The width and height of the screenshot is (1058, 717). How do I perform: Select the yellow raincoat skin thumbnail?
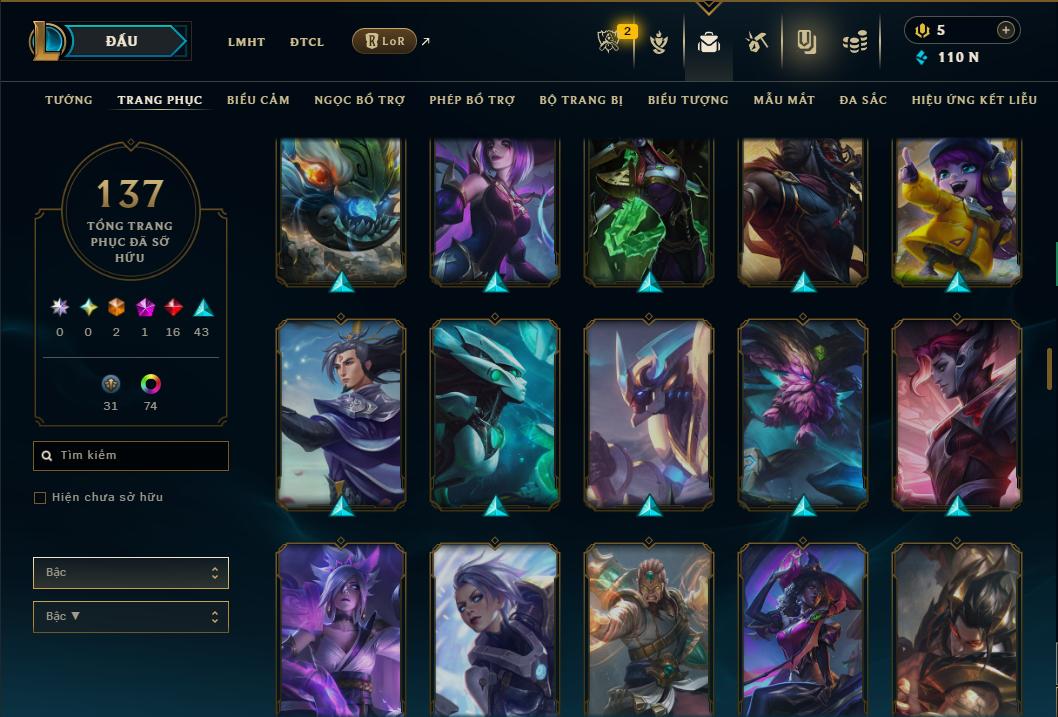957,212
